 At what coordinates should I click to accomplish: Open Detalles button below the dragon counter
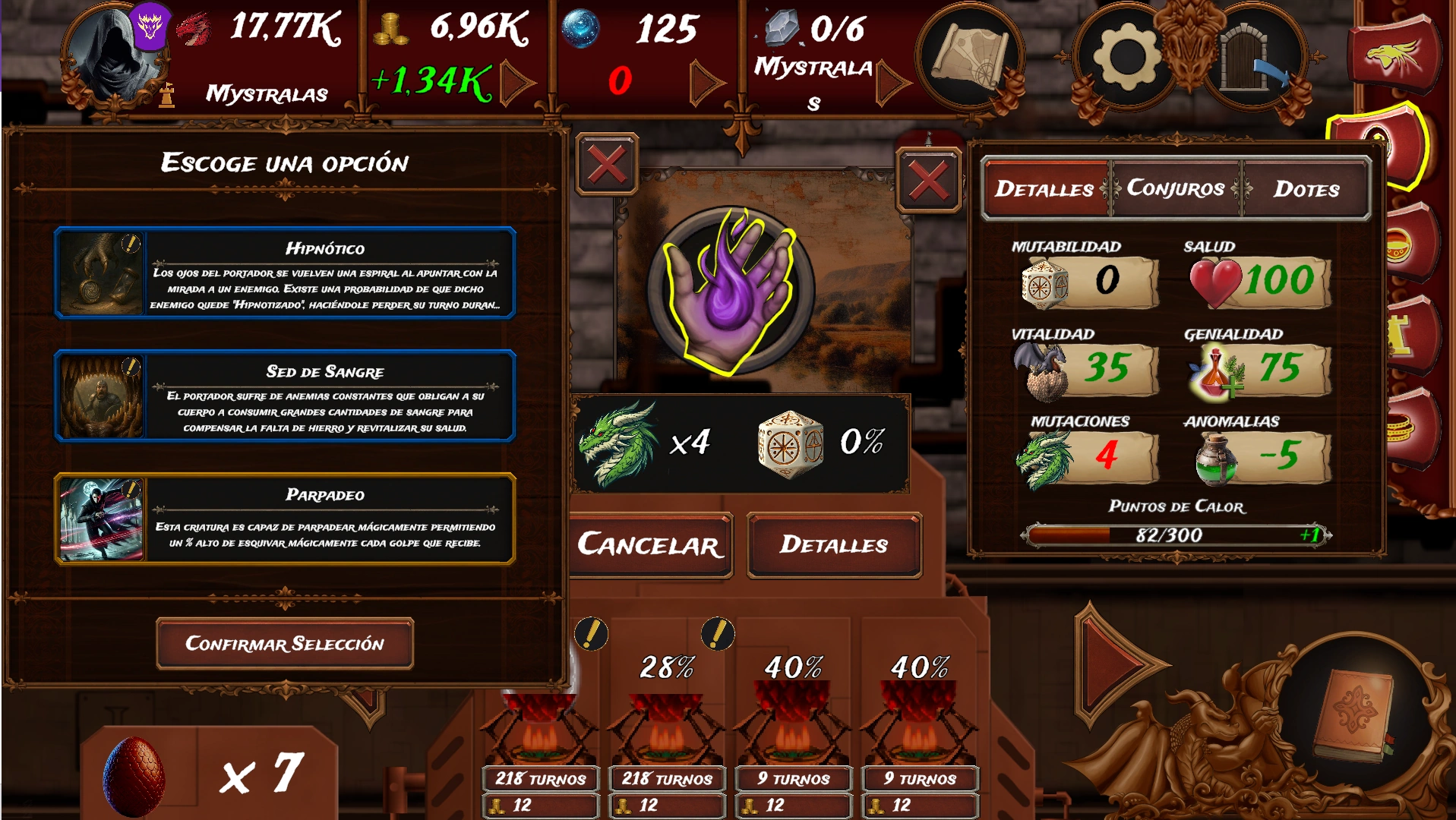(834, 545)
